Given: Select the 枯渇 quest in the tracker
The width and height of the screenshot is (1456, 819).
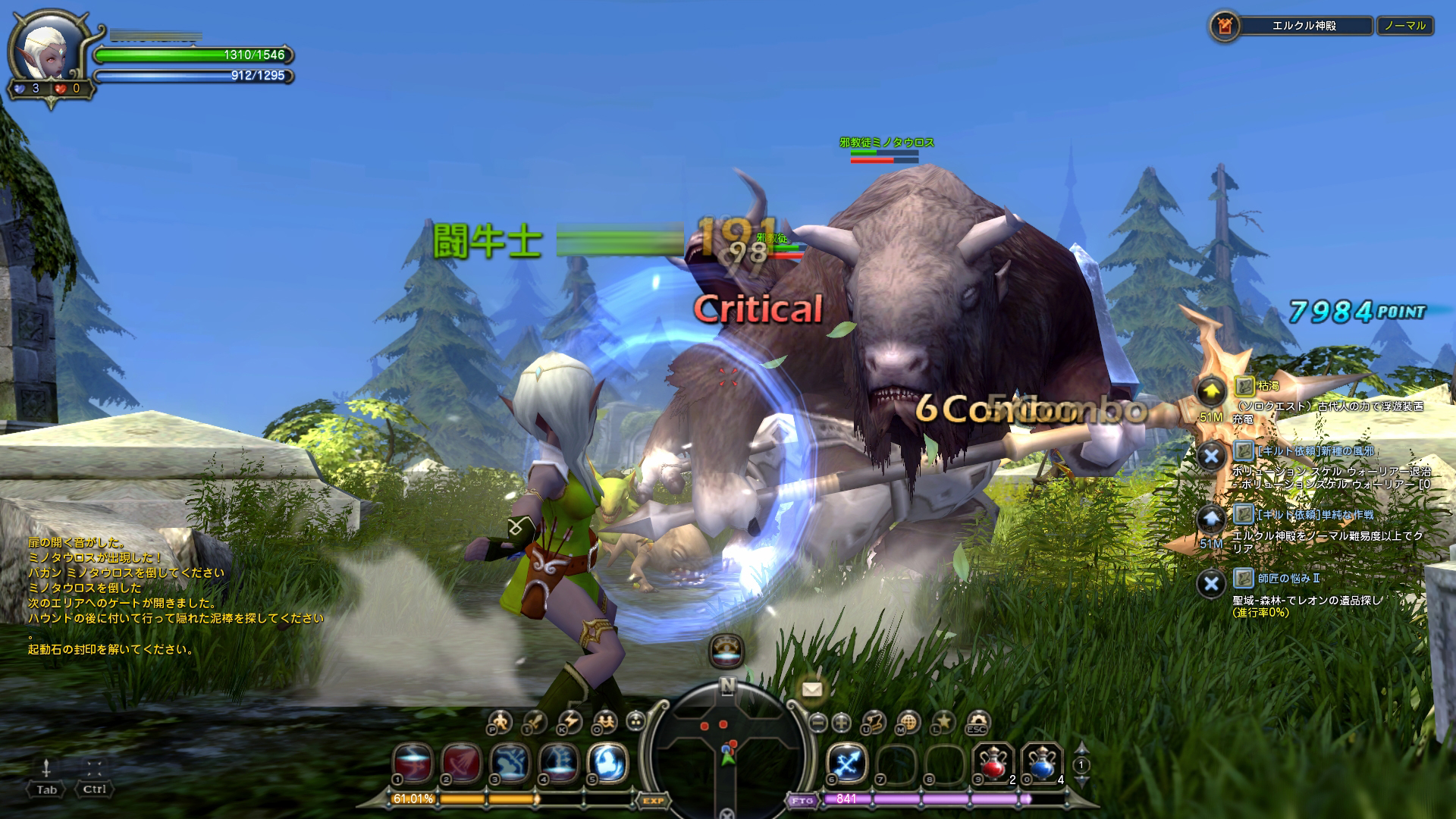Looking at the screenshot, I should (x=1268, y=386).
